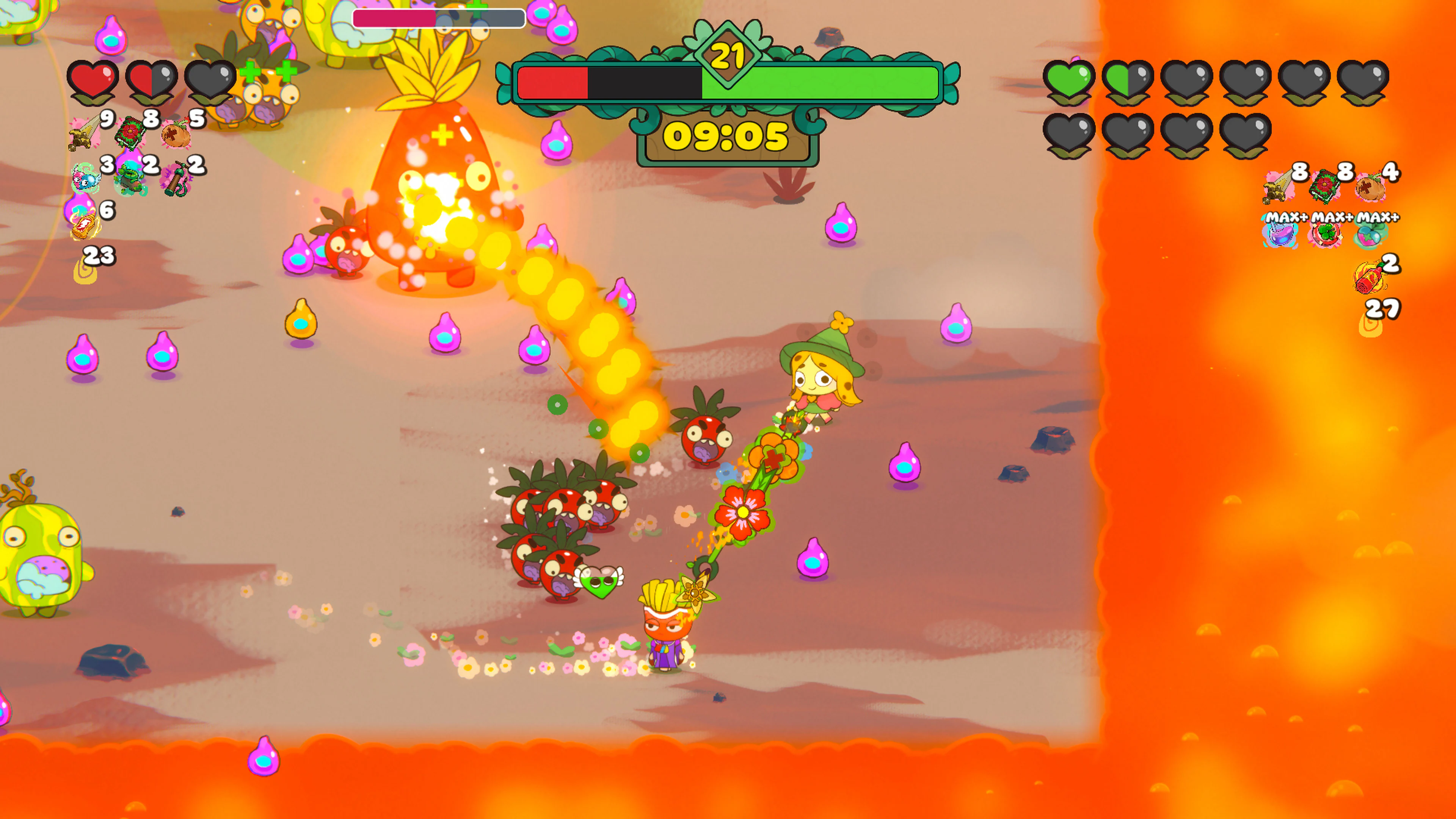Click the boss health bar at top
This screenshot has height=819, width=1456.
pos(438,19)
